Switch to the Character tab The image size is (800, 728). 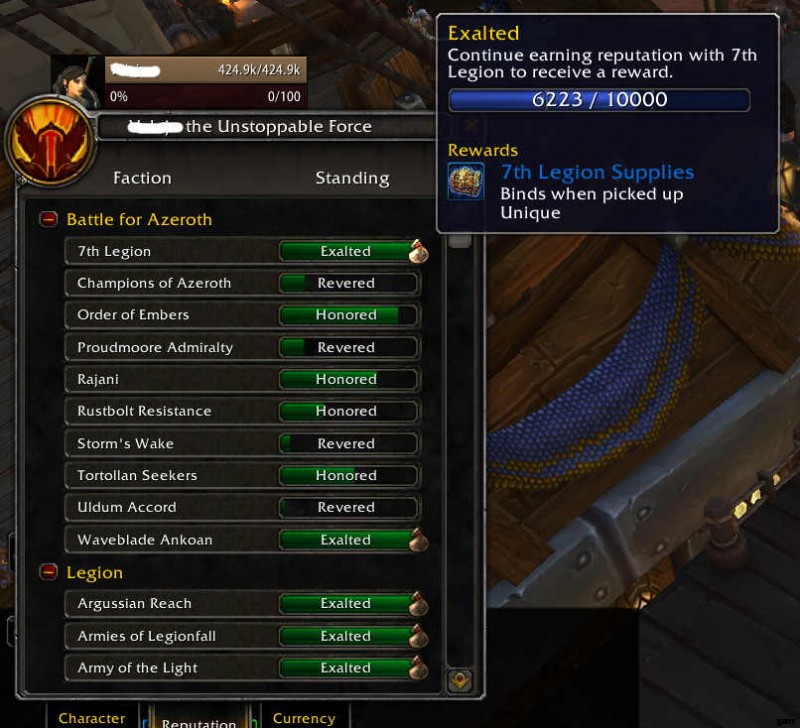(92, 717)
